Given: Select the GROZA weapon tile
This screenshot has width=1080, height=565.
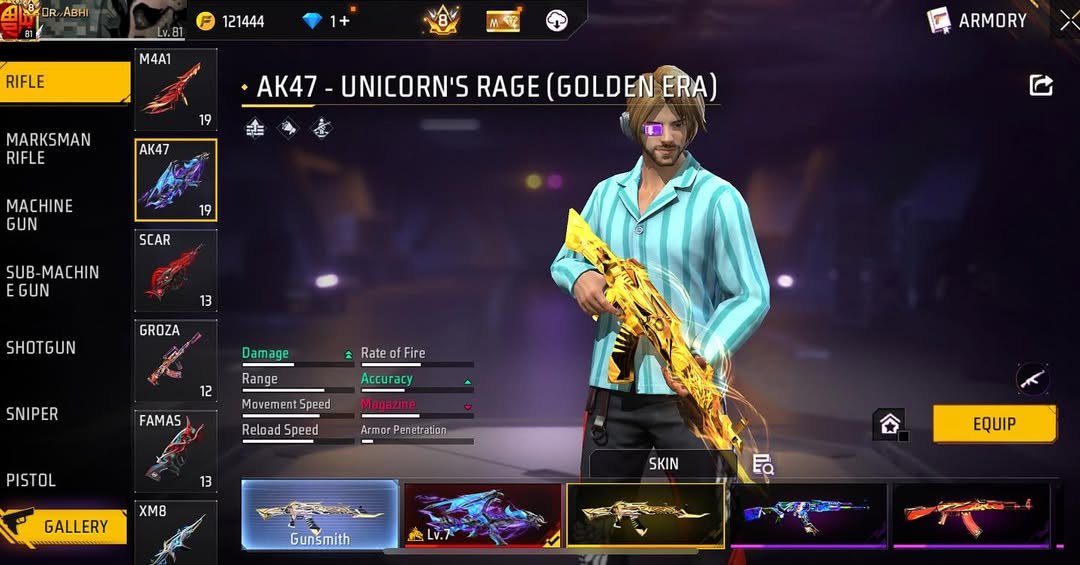Looking at the screenshot, I should tap(176, 361).
